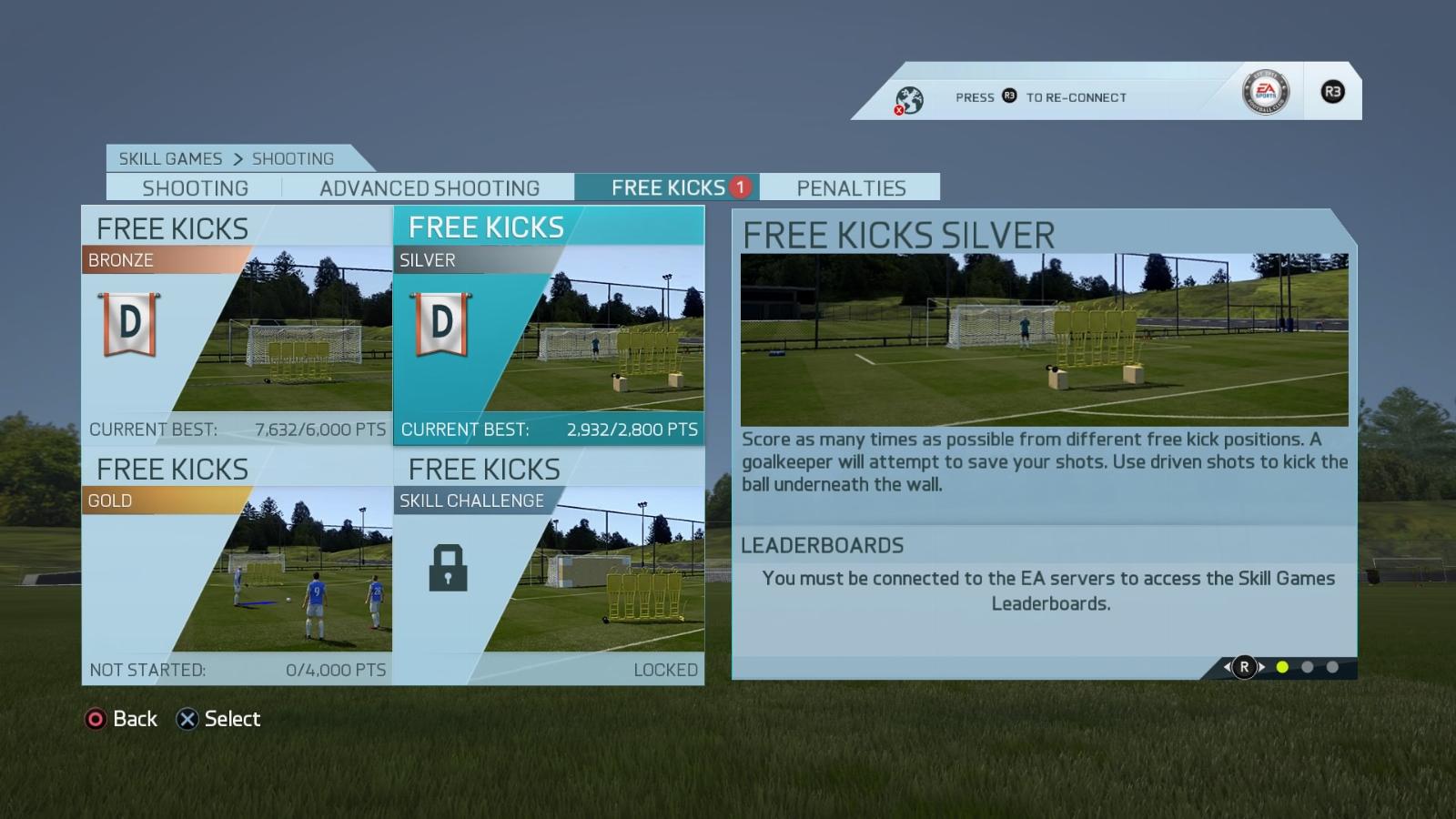Open the EA Sports Football Club badge
Viewport: 1456px width, 819px height.
click(x=1266, y=92)
